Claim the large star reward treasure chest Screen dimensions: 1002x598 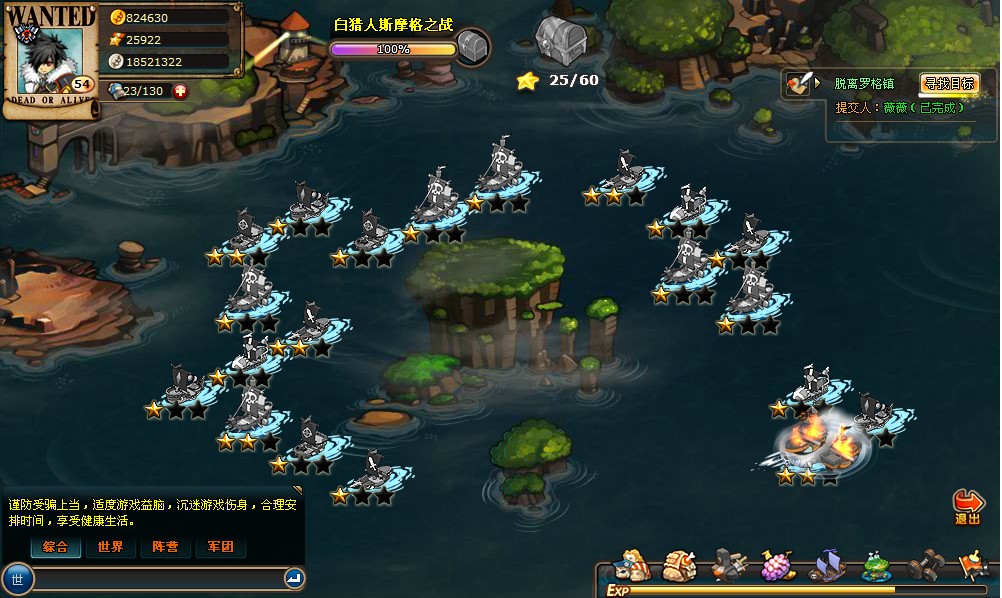(x=557, y=40)
